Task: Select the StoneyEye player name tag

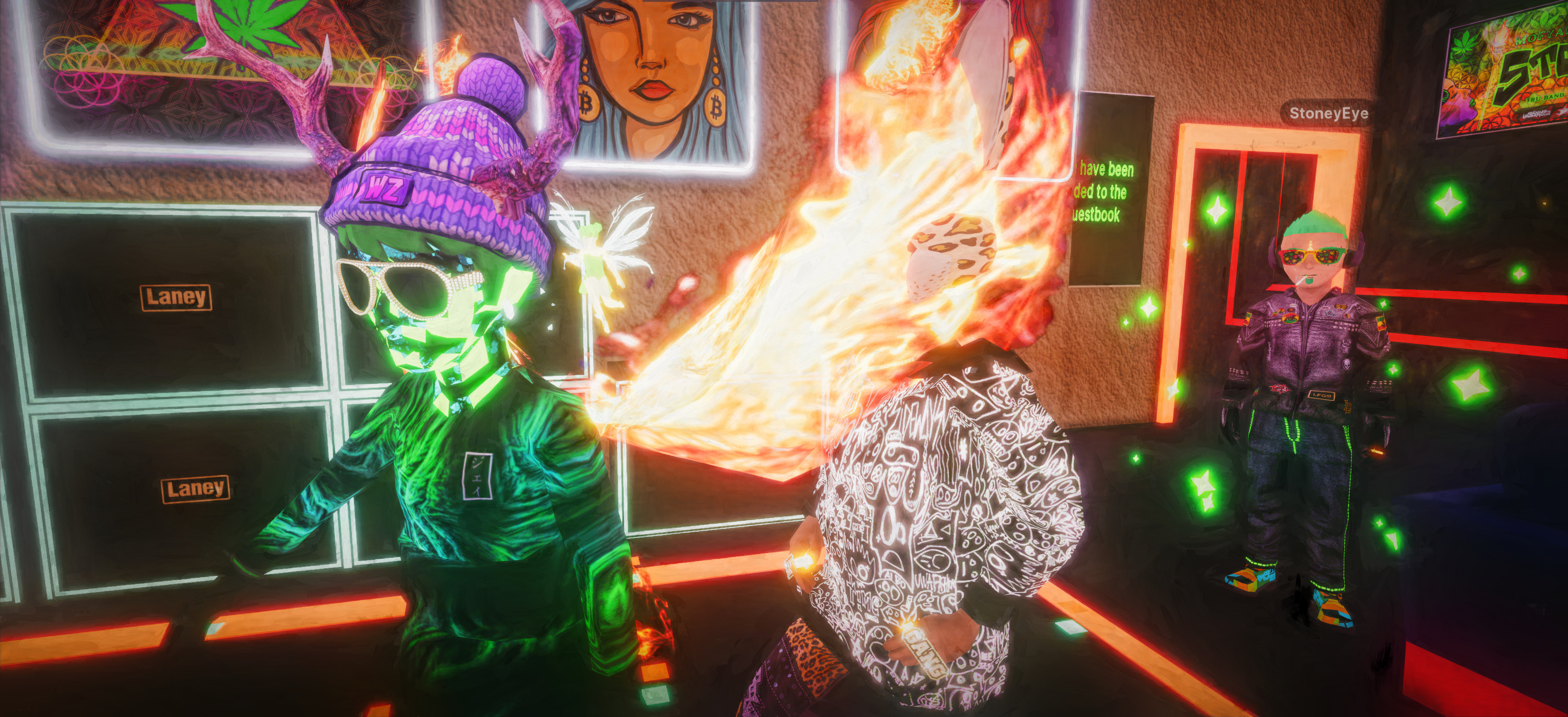Action: point(1328,113)
